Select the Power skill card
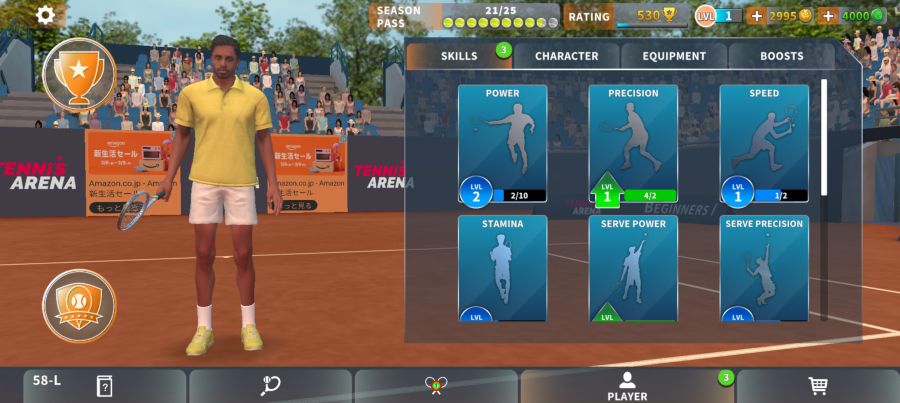 click(x=502, y=143)
